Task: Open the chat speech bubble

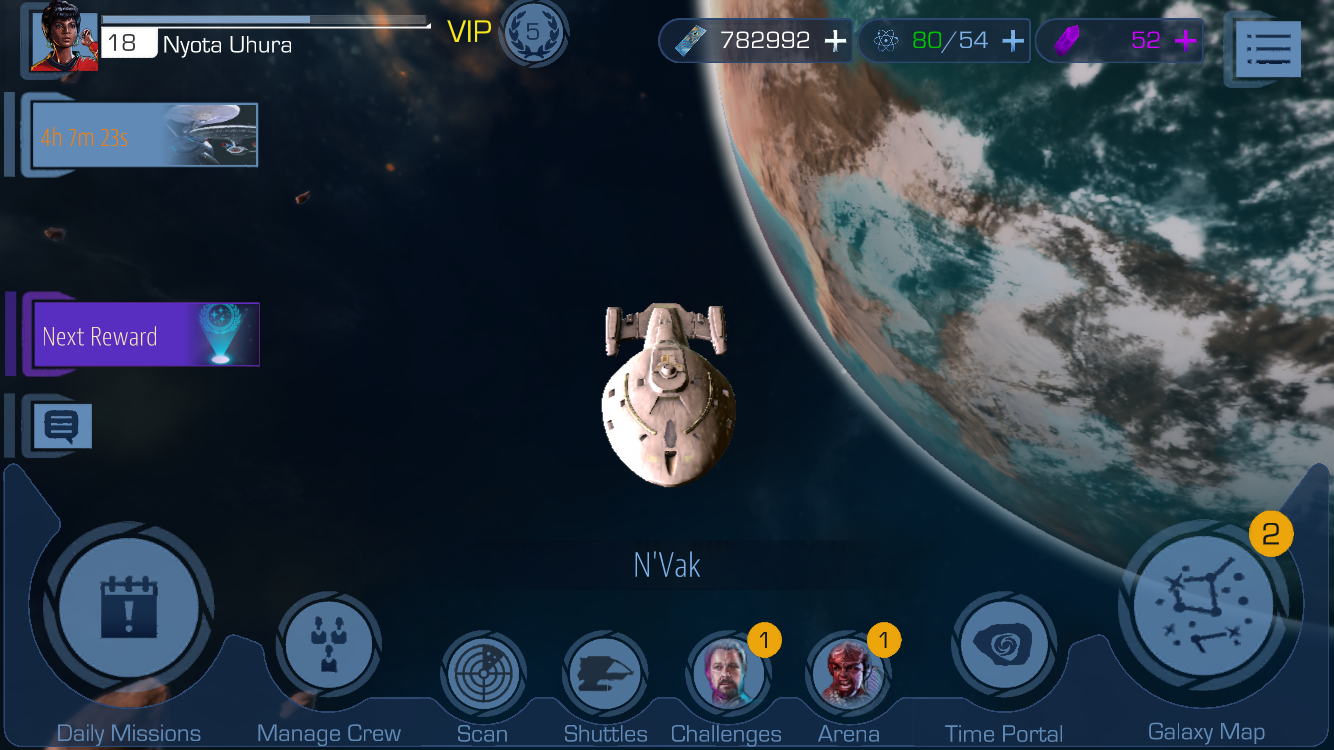Action: [x=62, y=427]
